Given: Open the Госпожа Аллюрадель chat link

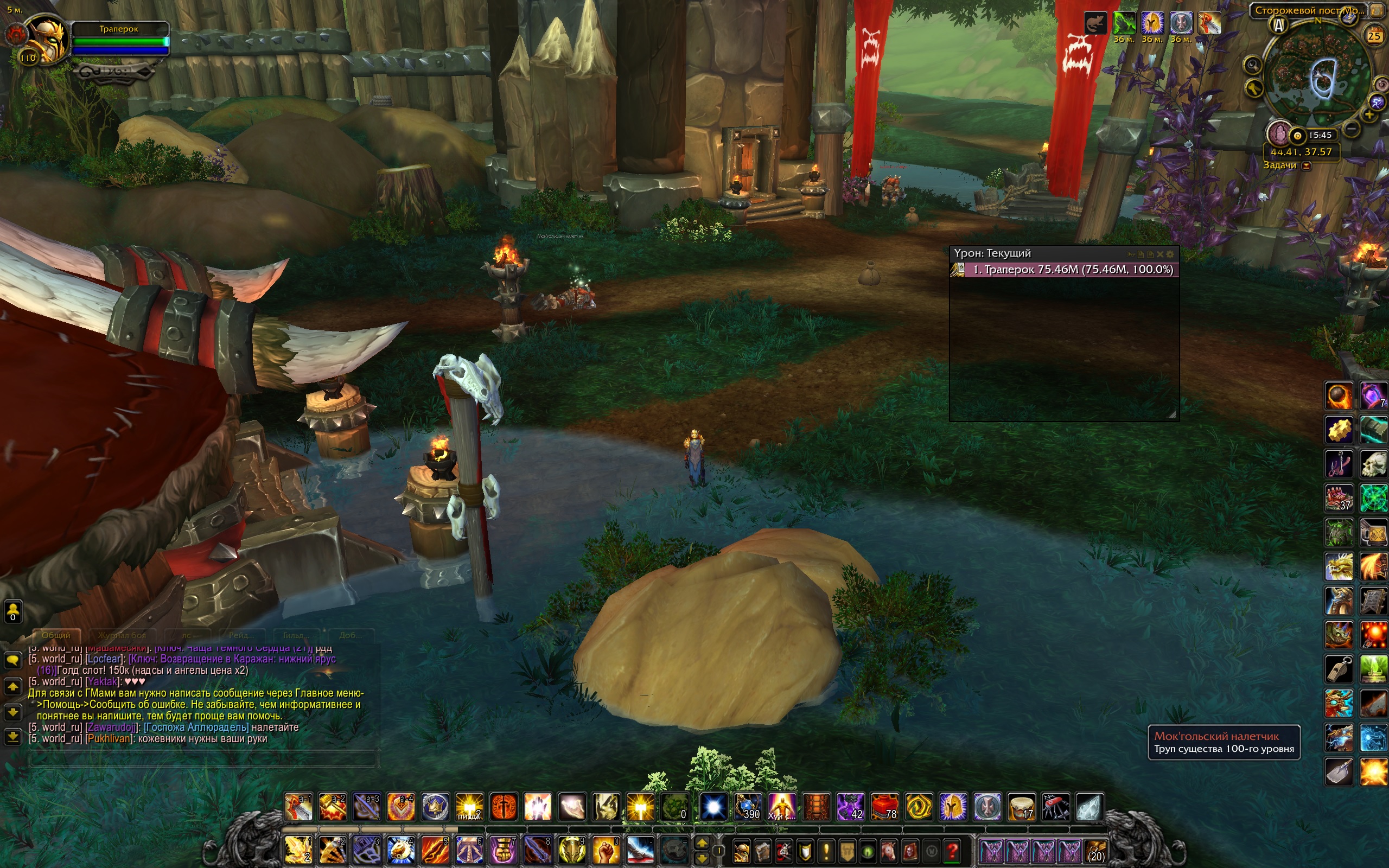Looking at the screenshot, I should pyautogui.click(x=196, y=727).
